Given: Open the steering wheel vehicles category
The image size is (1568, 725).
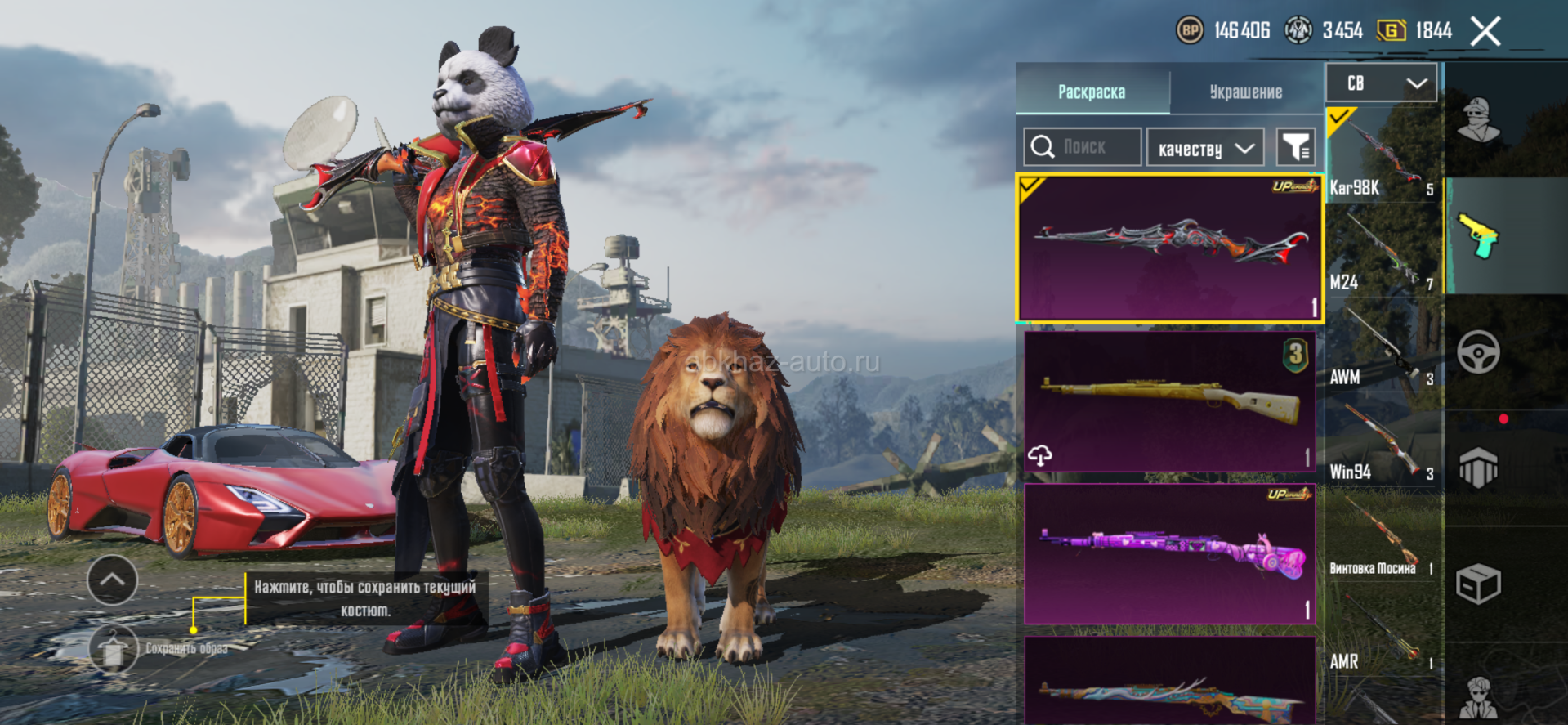Looking at the screenshot, I should tap(1478, 352).
